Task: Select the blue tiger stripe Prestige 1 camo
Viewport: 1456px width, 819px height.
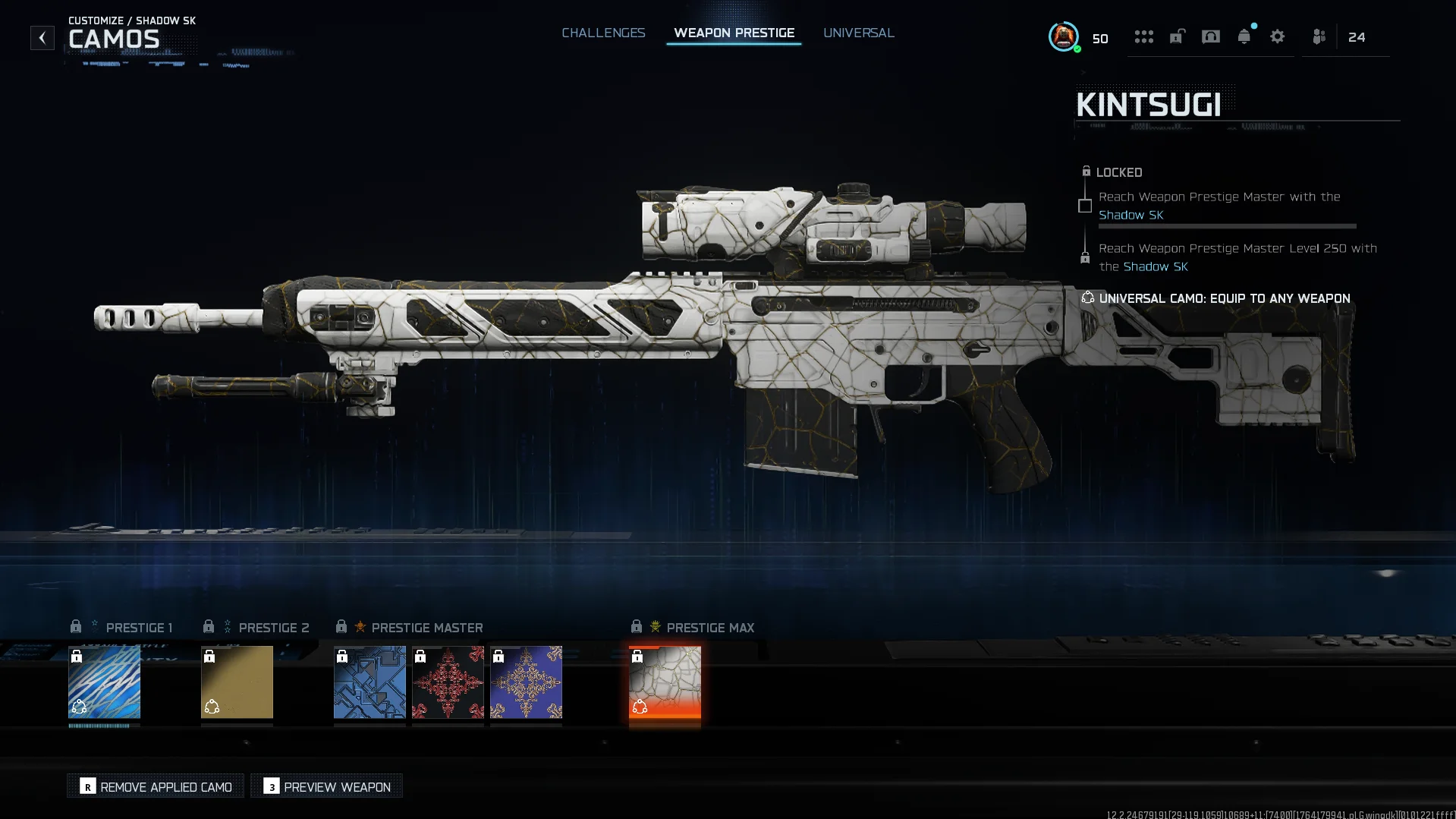Action: tap(104, 682)
